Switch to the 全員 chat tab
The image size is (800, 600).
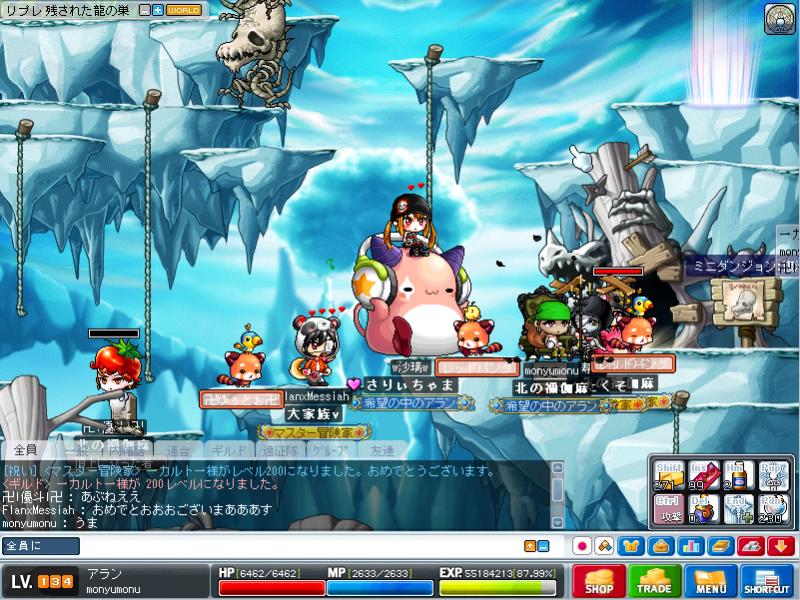pyautogui.click(x=26, y=451)
